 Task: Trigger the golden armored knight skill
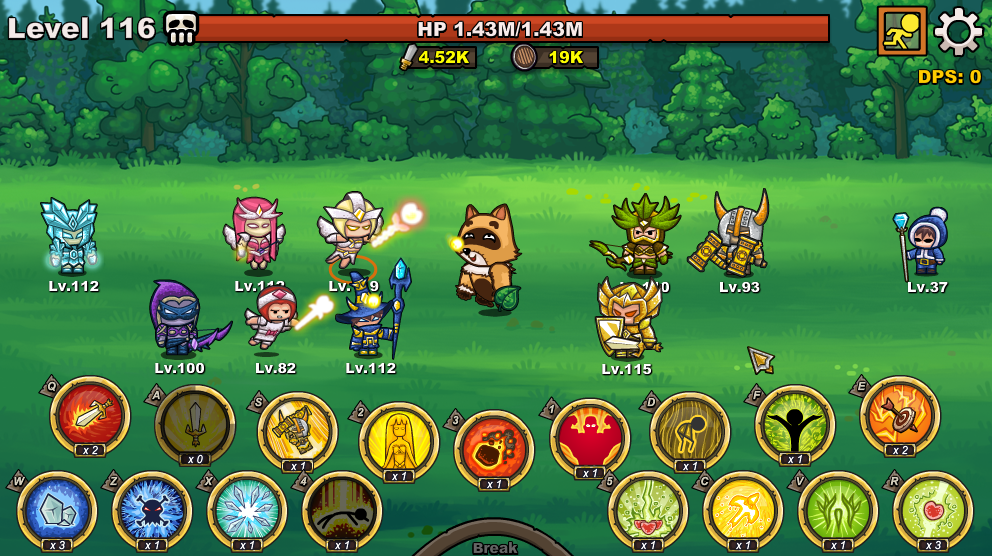coord(298,432)
